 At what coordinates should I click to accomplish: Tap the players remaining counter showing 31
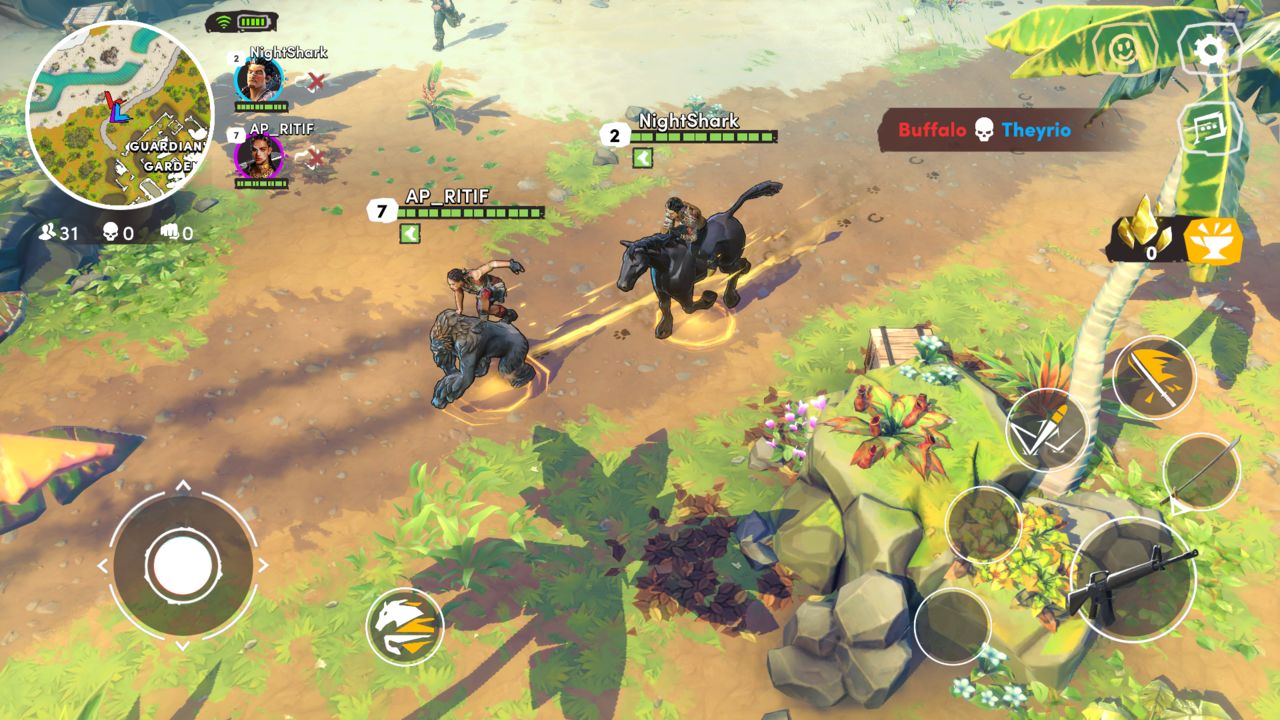[48, 230]
